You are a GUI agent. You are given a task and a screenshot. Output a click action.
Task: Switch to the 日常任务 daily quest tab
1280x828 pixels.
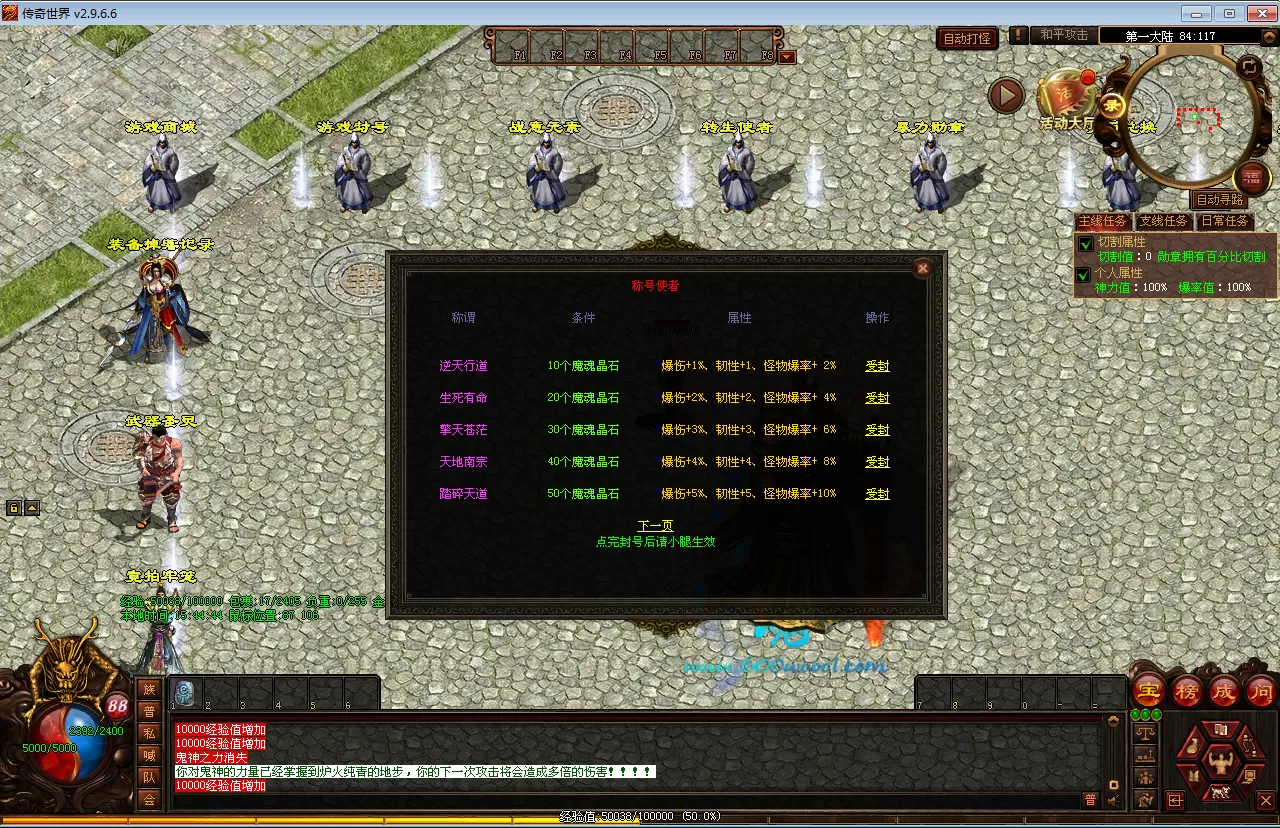1224,221
